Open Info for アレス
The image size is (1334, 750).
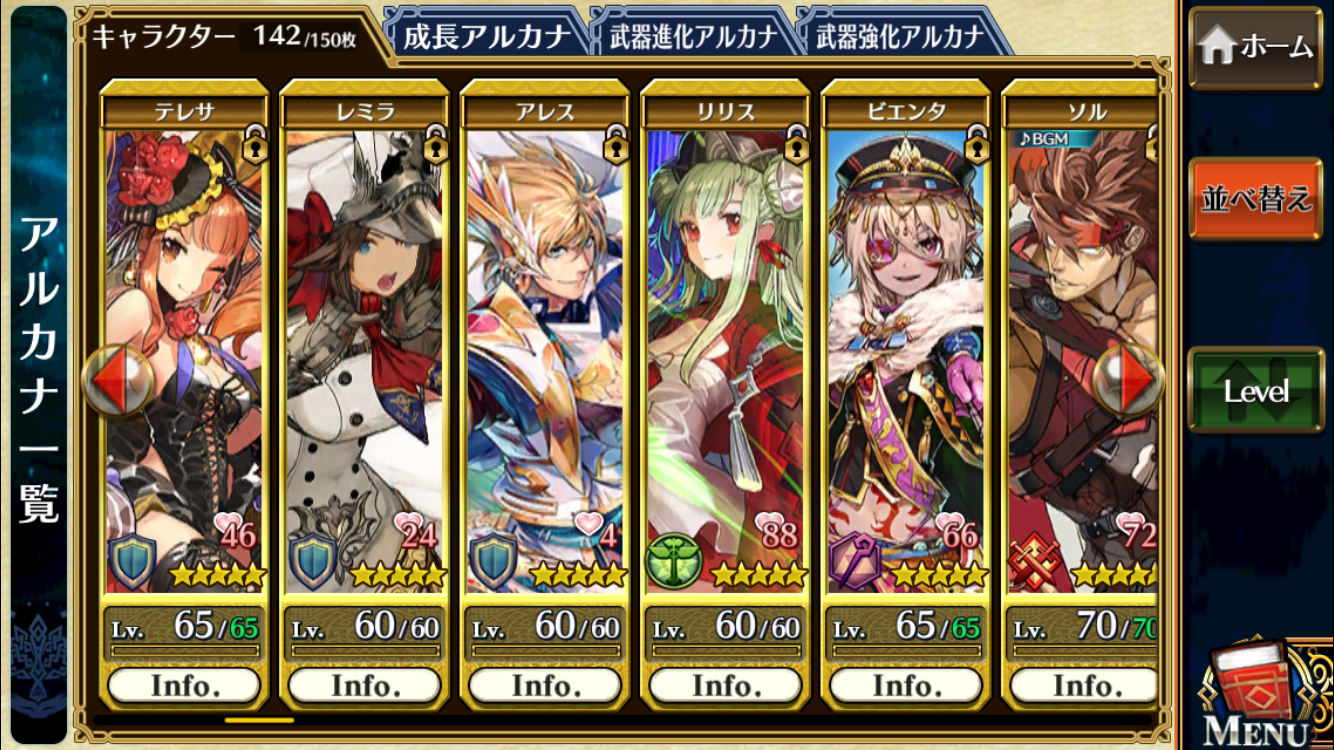pyautogui.click(x=545, y=685)
